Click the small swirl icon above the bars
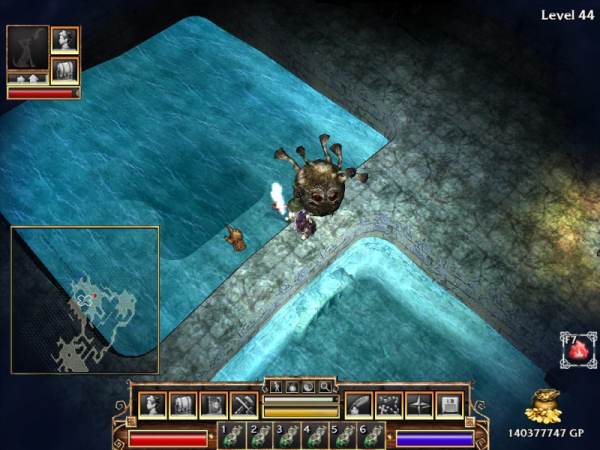 tap(309, 386)
